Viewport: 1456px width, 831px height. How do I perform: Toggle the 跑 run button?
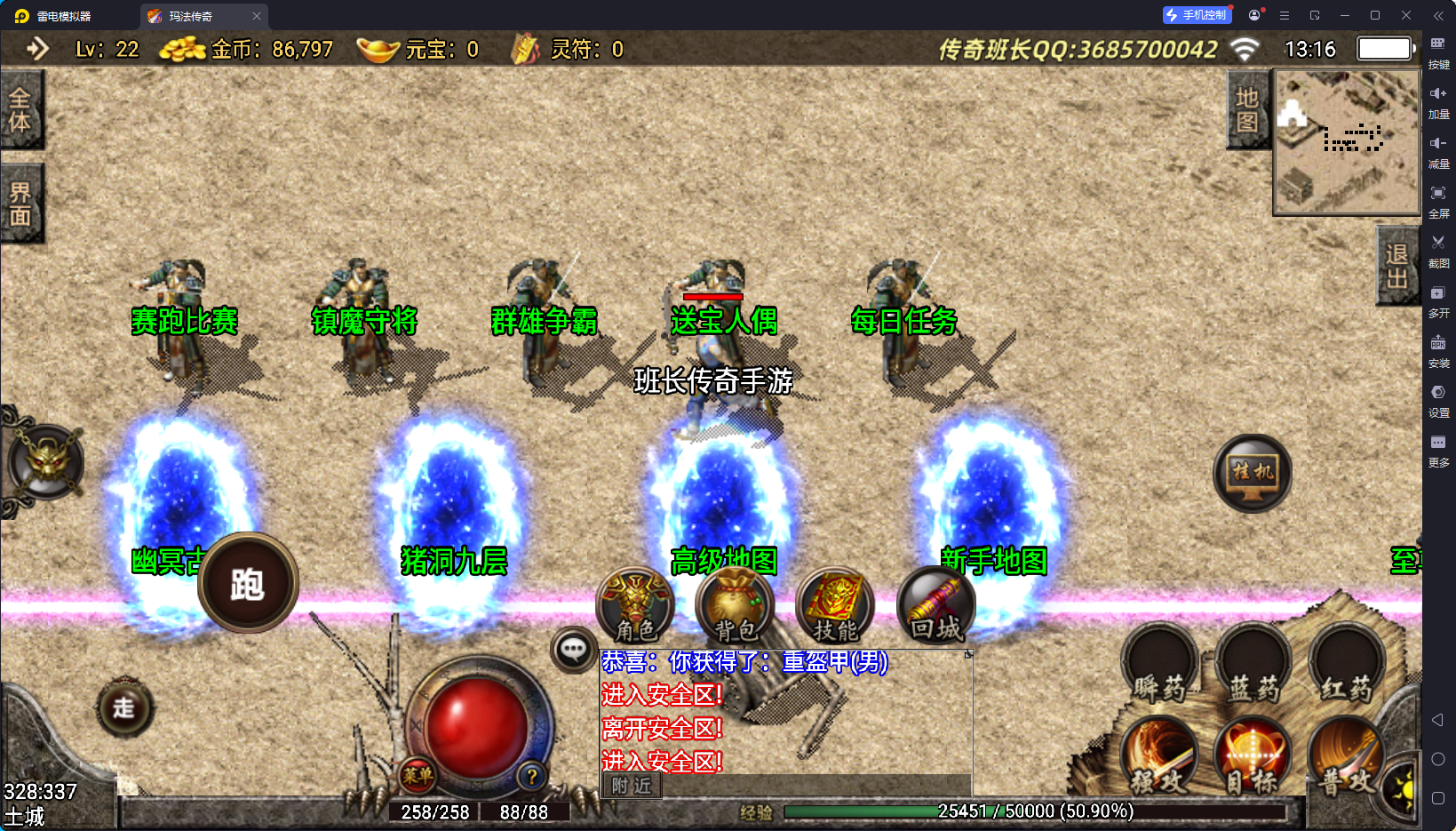248,583
